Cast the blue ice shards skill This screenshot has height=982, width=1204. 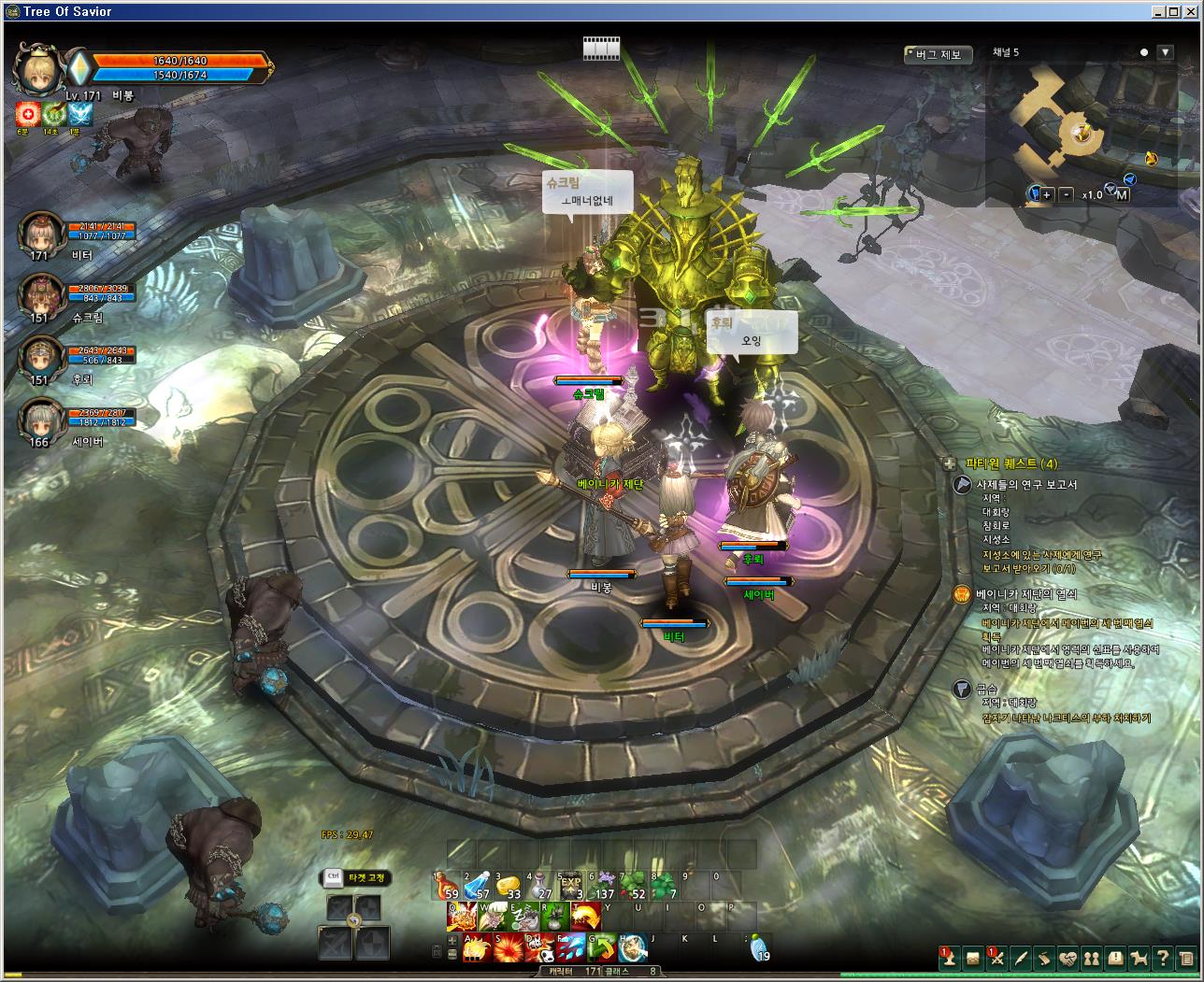(569, 948)
